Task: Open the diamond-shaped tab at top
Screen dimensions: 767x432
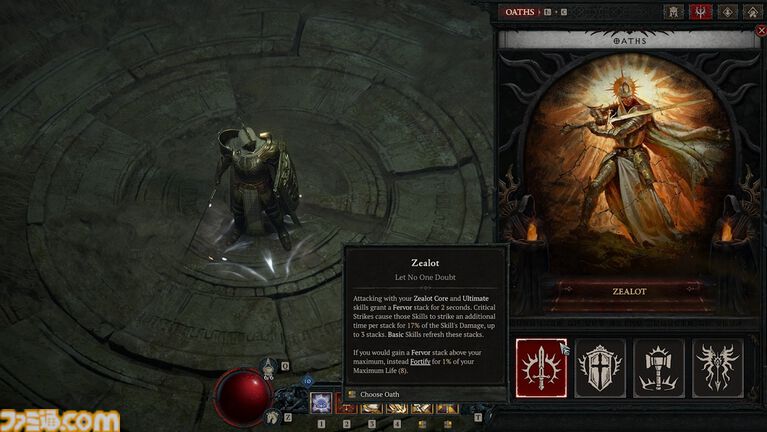Action: coord(727,12)
